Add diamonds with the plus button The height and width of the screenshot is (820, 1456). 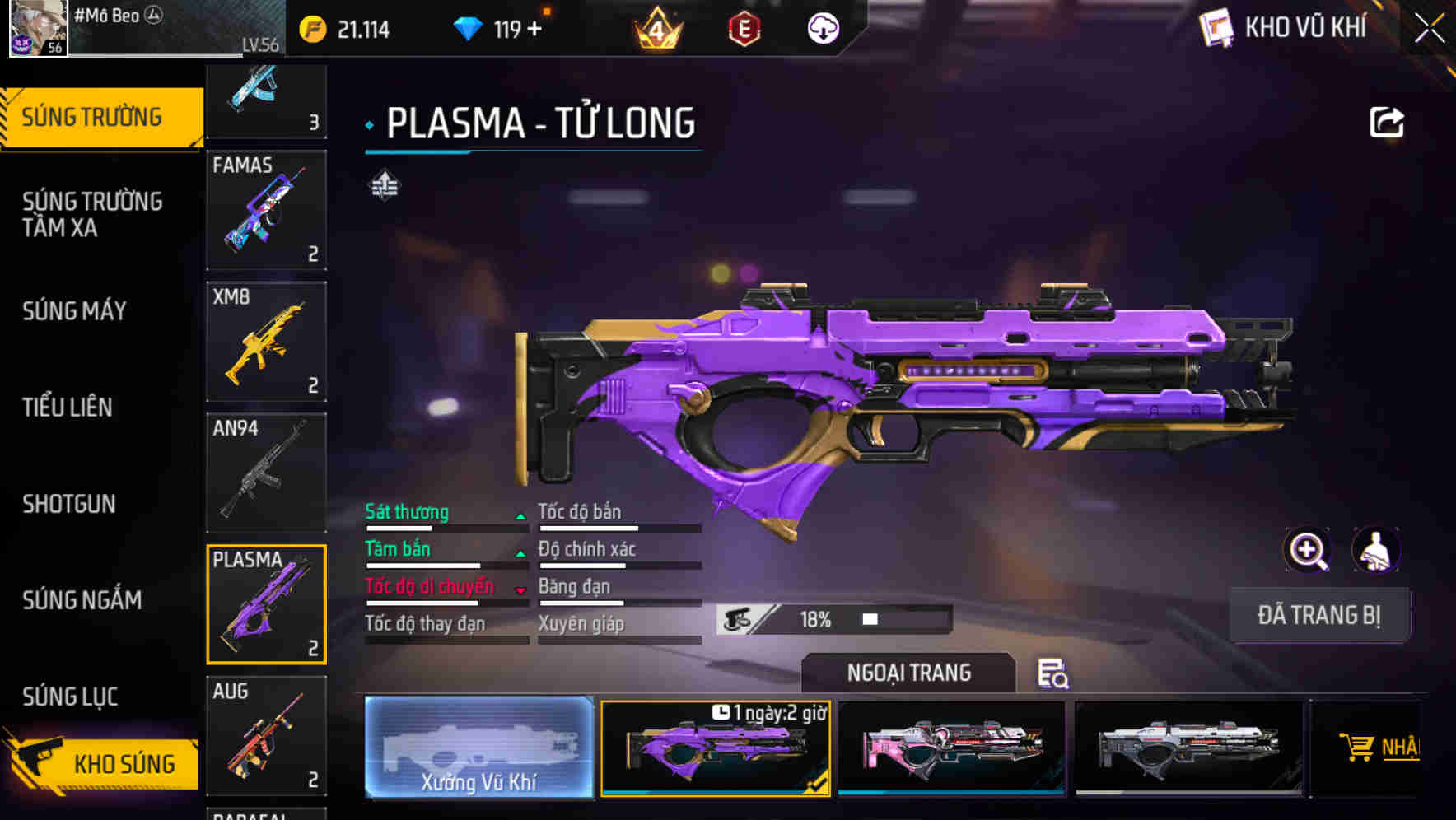[x=534, y=30]
